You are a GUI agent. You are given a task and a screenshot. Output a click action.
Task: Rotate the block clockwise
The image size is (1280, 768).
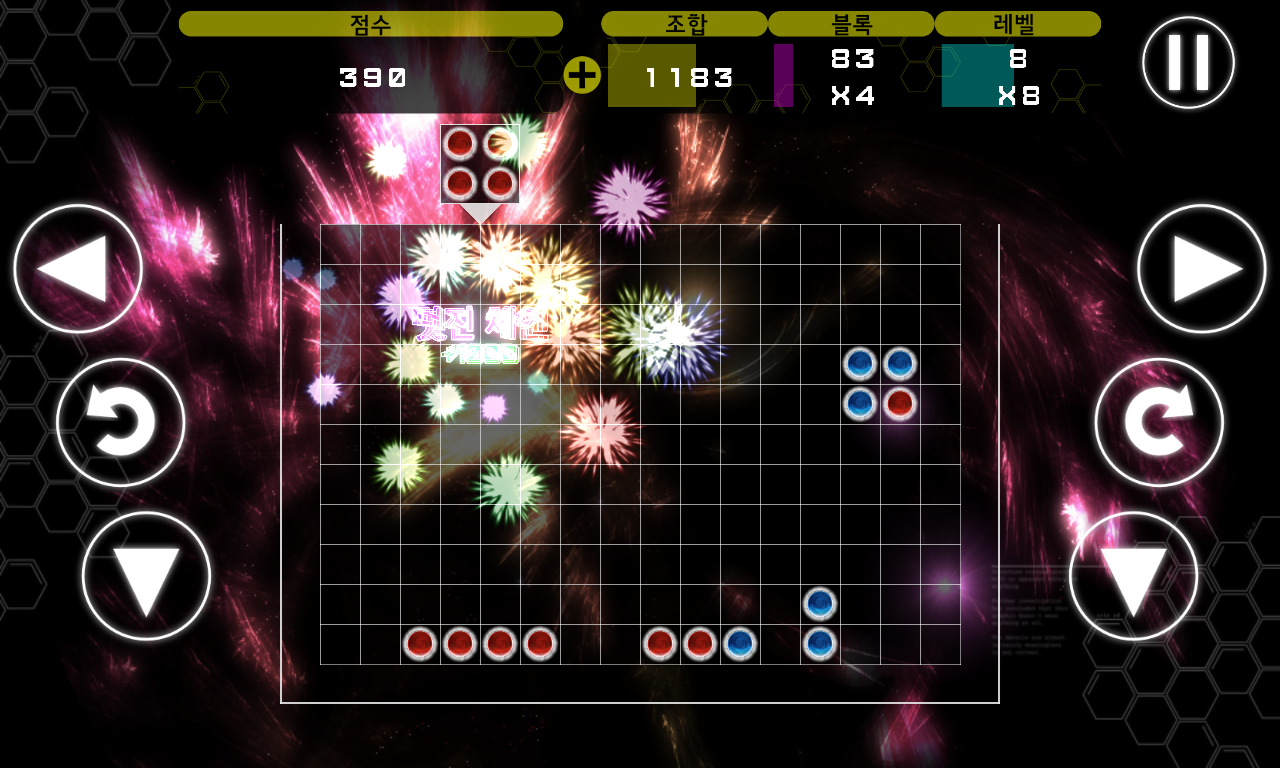(x=1159, y=422)
